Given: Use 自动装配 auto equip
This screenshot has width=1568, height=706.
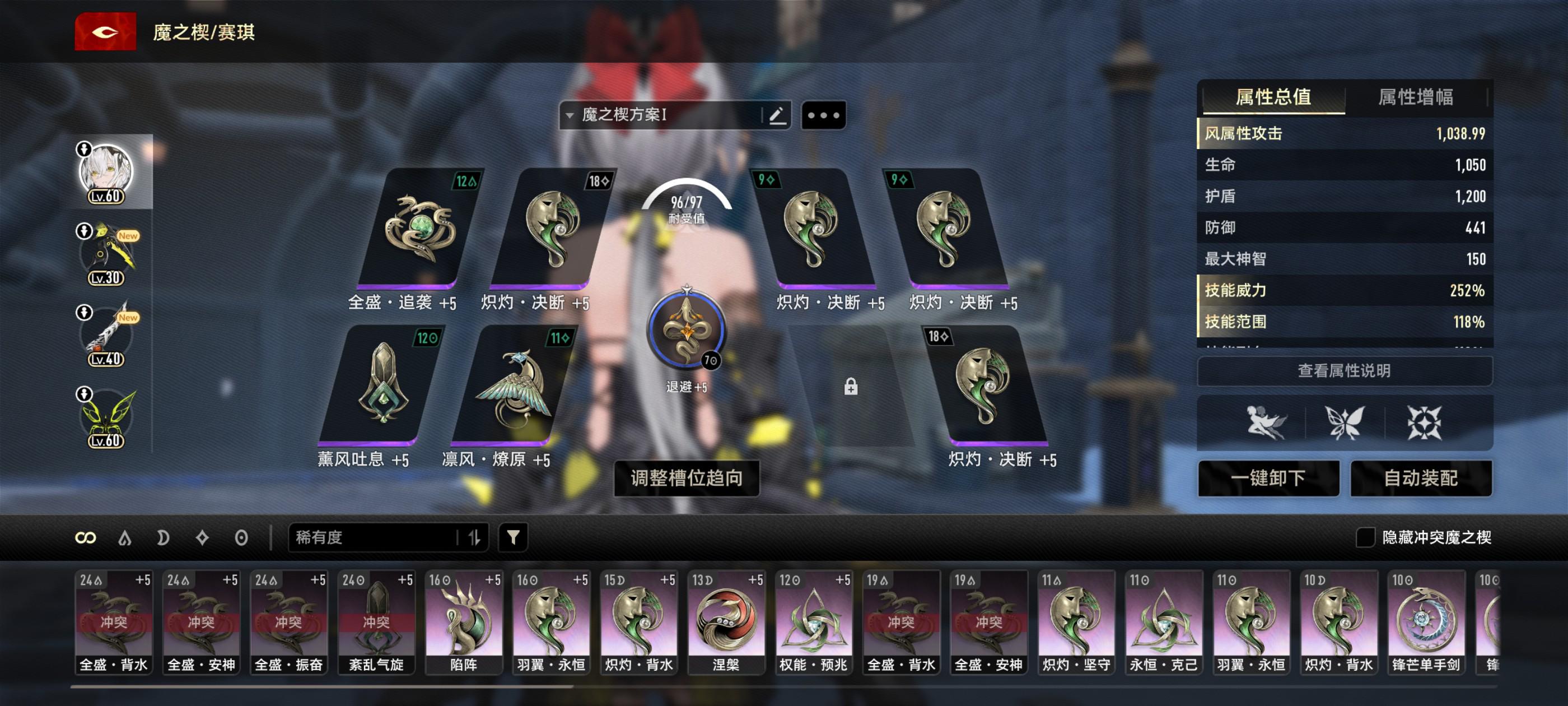Looking at the screenshot, I should pos(1421,478).
